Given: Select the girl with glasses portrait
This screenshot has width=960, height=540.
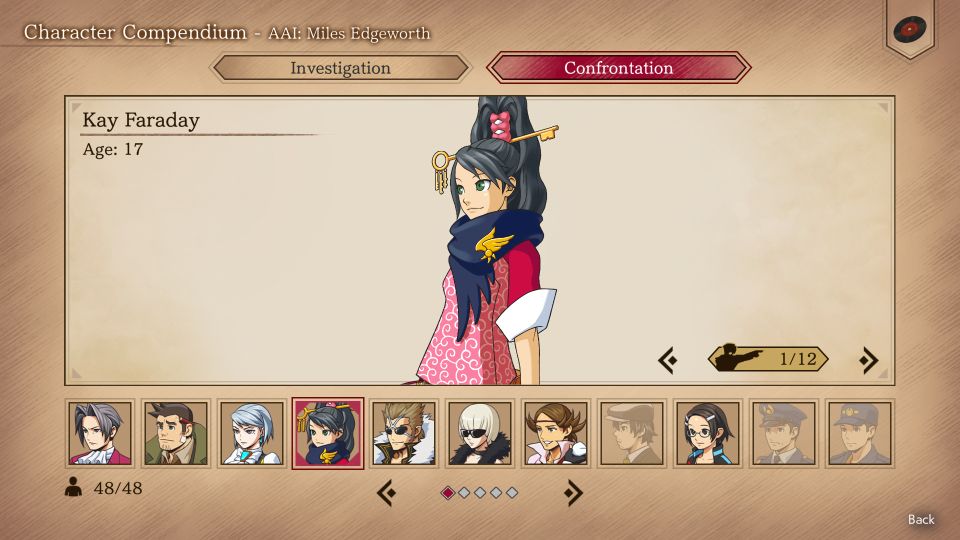Looking at the screenshot, I should coord(708,433).
